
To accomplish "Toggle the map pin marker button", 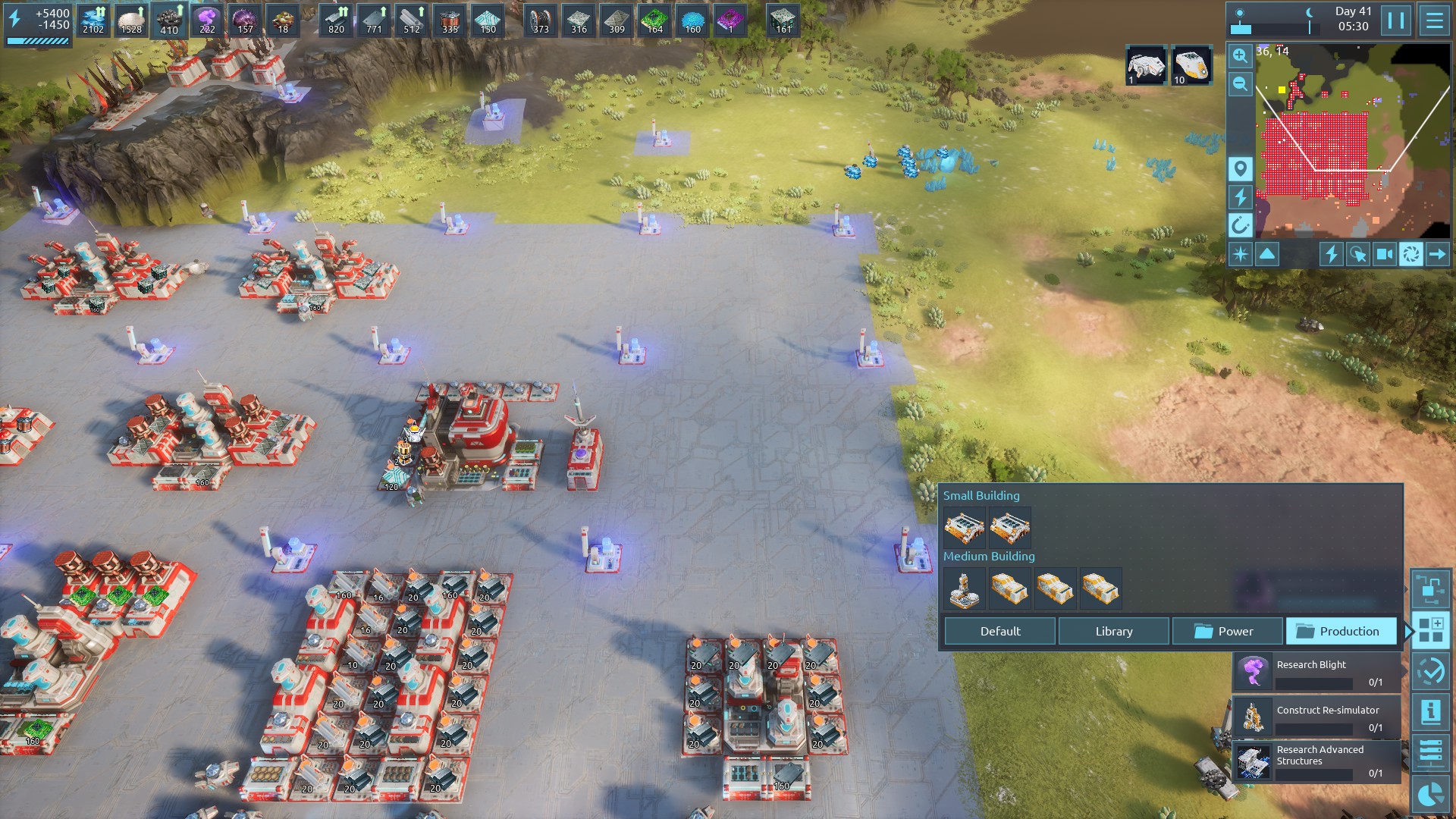I will (1240, 169).
